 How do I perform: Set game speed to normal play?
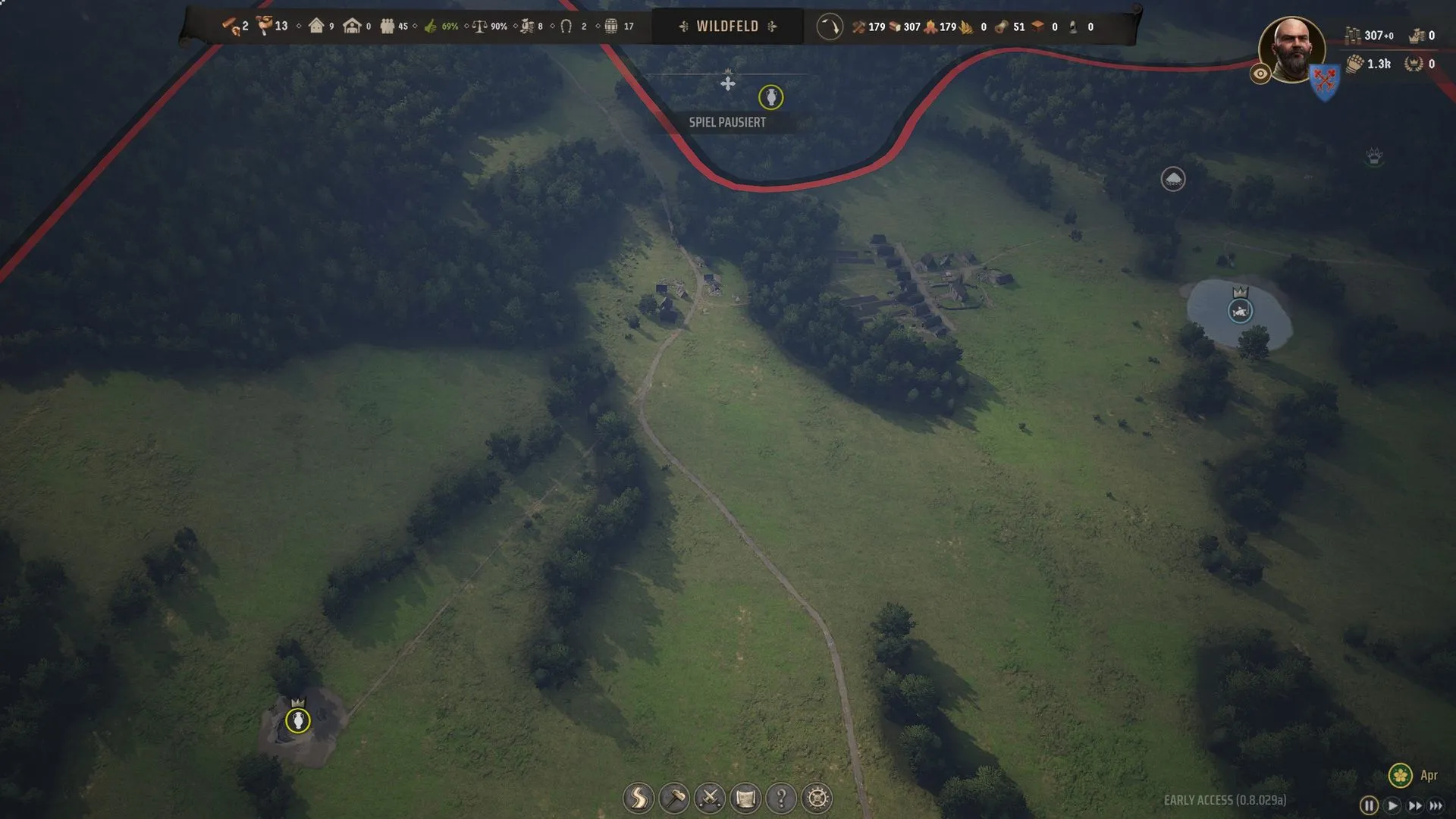[1392, 805]
